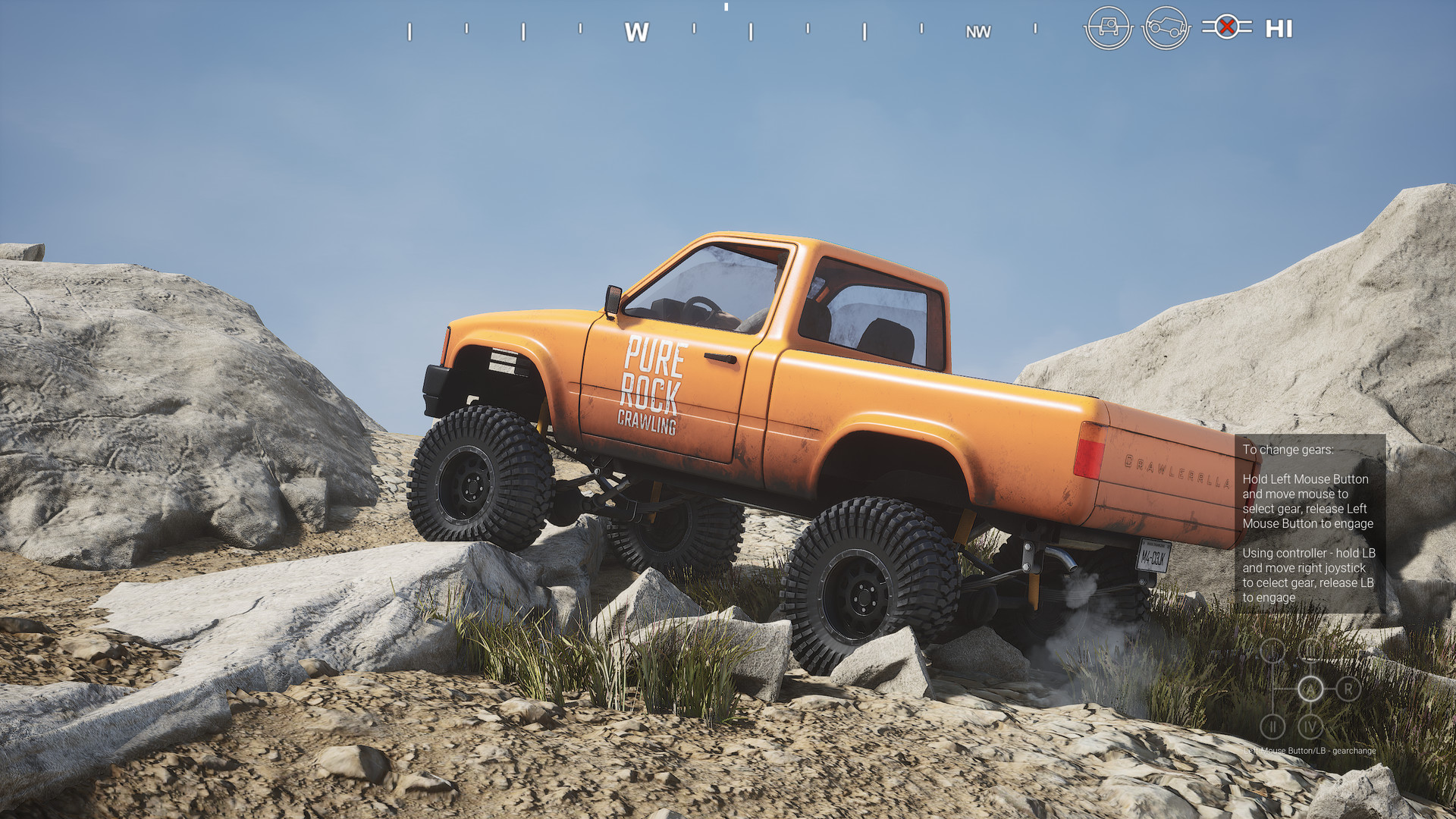
Task: Shift to third gear on the shifter
Action: tap(1310, 650)
